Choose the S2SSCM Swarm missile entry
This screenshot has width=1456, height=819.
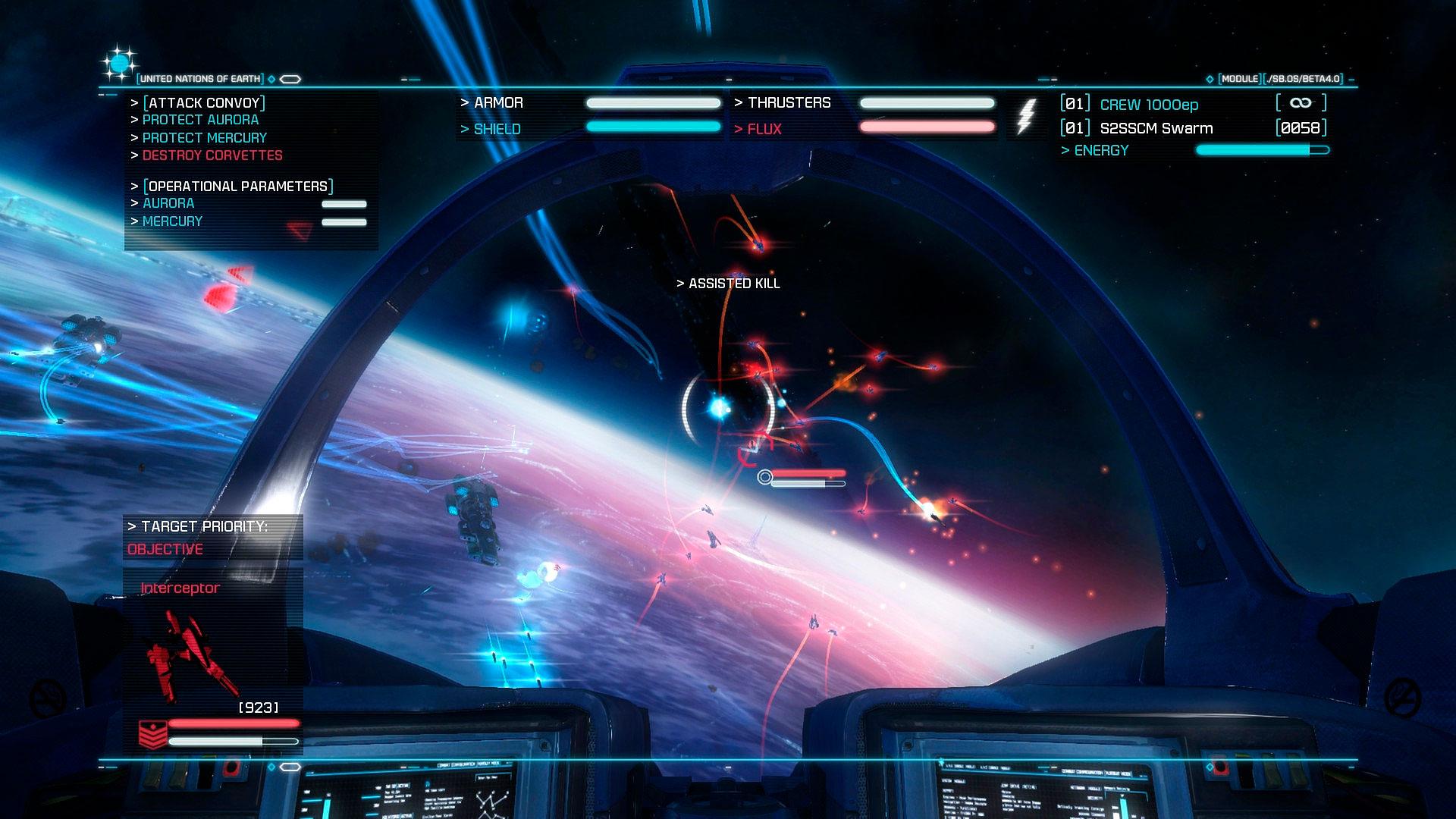coord(1156,128)
